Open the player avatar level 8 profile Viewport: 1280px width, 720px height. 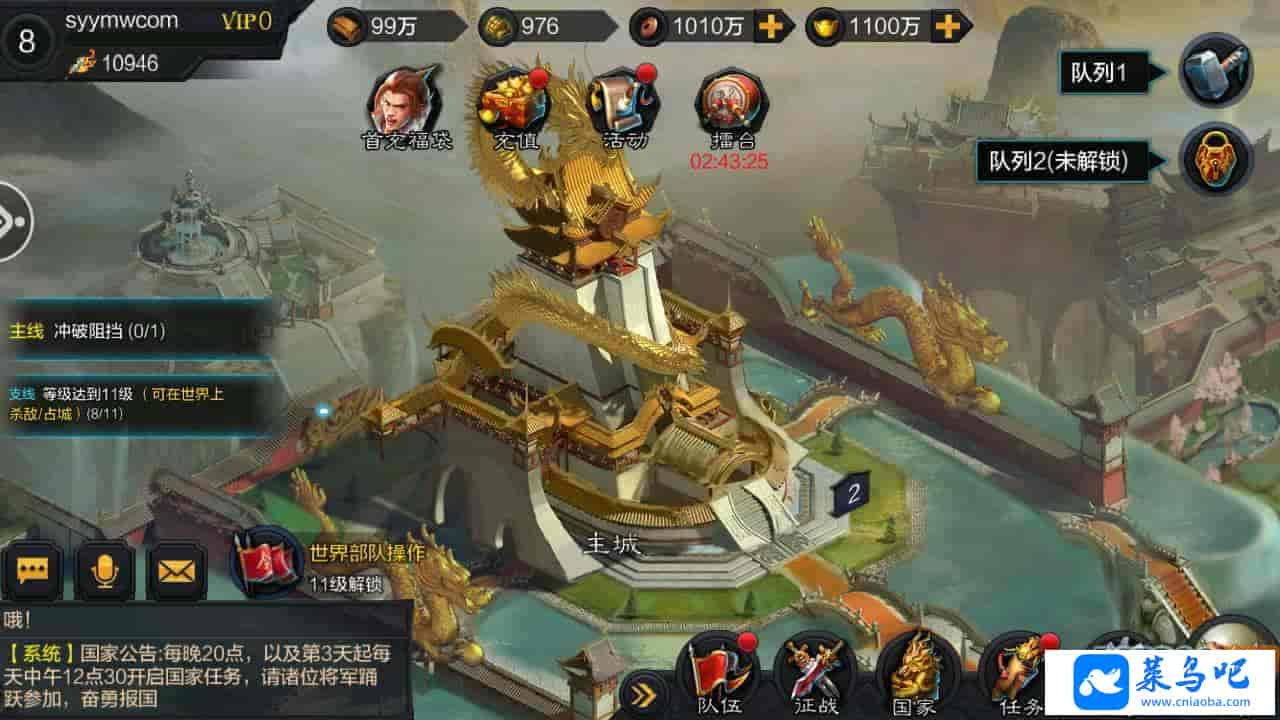27,41
